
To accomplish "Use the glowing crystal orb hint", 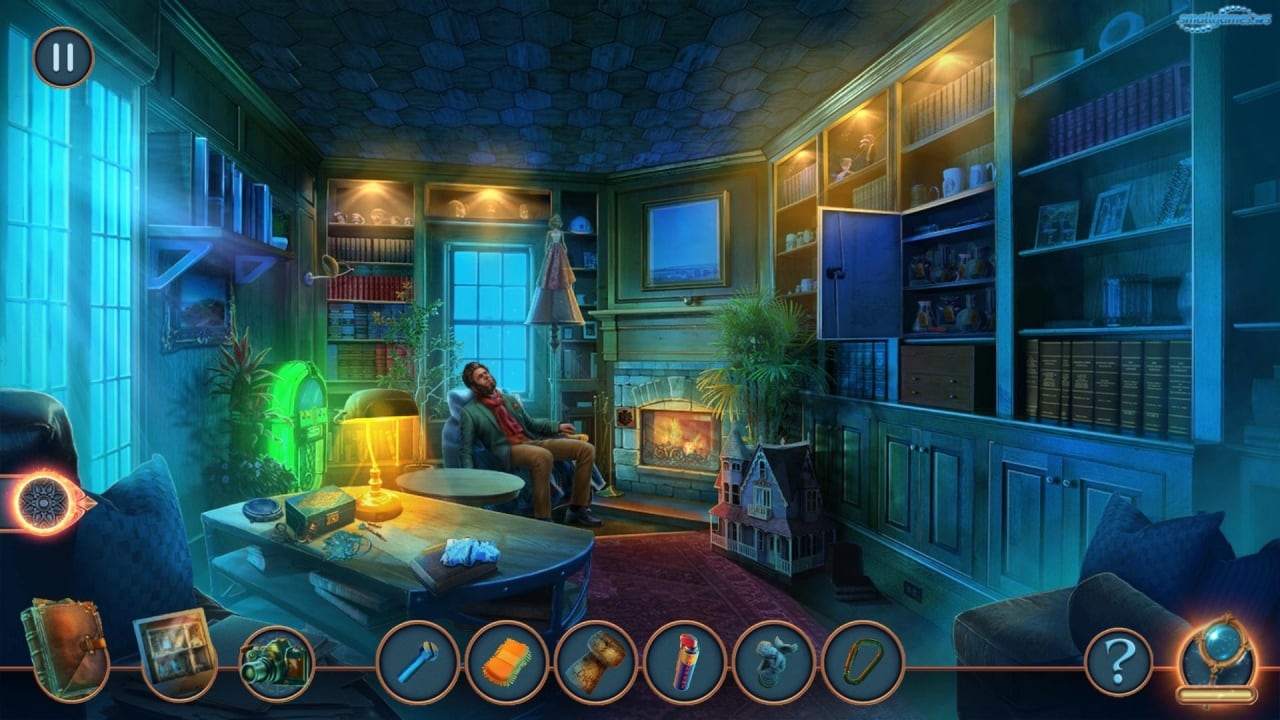I will pyautogui.click(x=1216, y=657).
